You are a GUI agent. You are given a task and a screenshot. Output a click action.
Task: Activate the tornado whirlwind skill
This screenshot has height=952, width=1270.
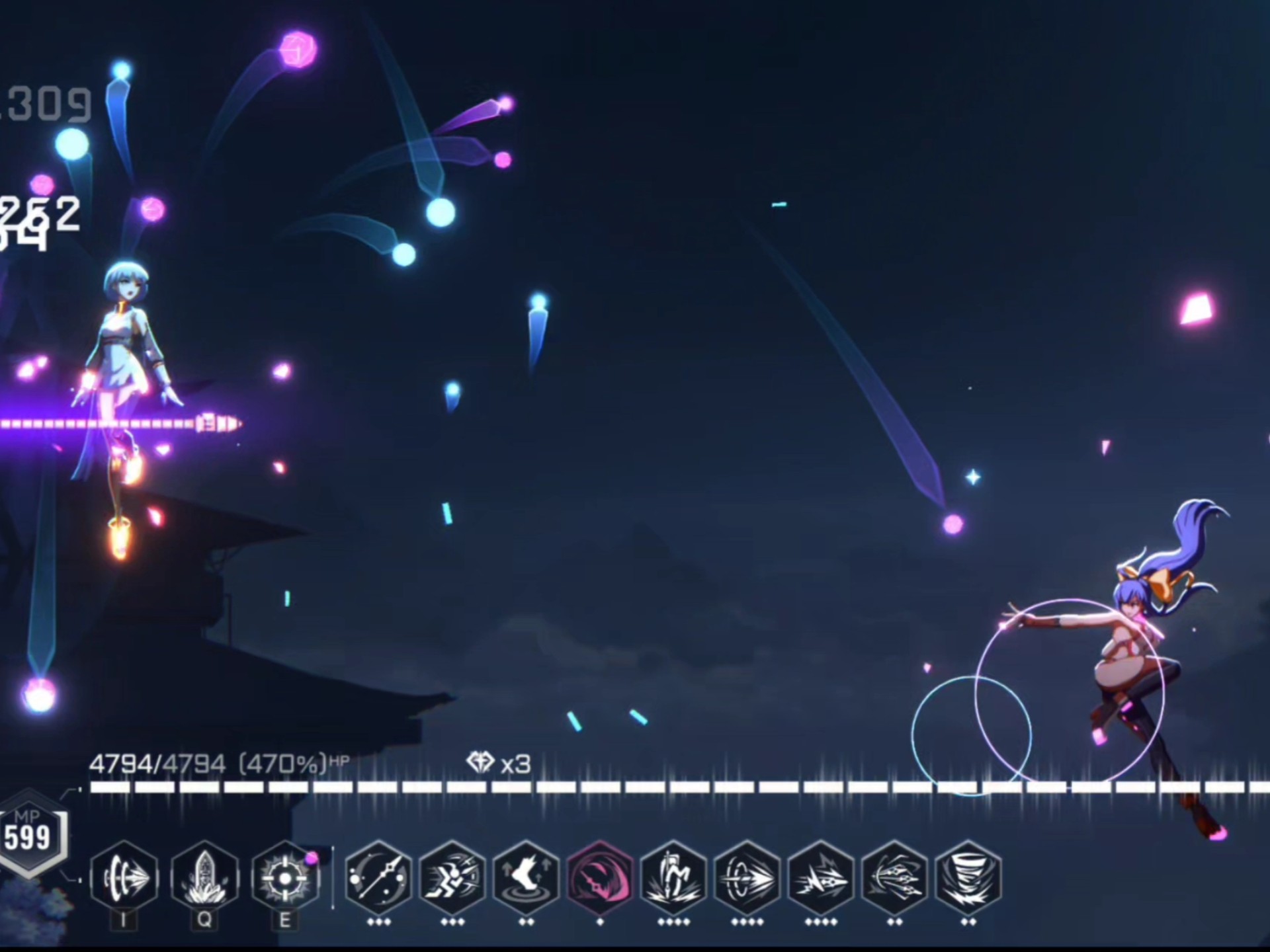(x=968, y=877)
